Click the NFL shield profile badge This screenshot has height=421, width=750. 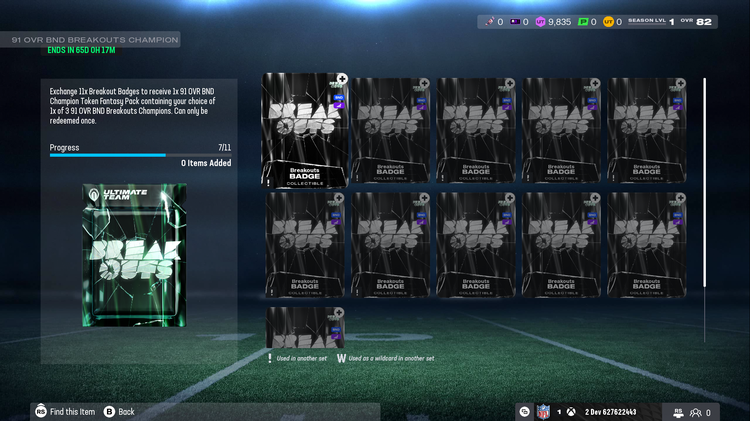543,412
